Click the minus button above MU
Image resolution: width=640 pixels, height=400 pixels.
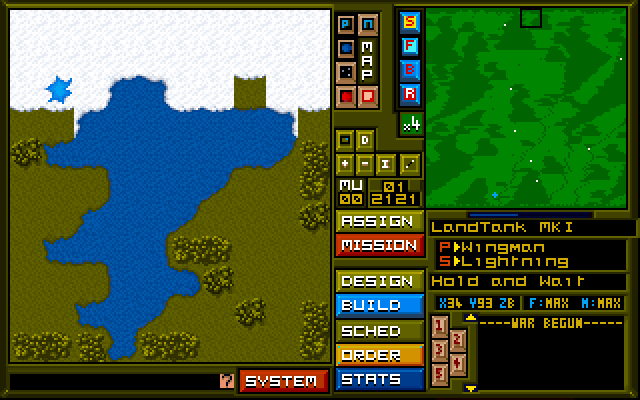tap(367, 163)
